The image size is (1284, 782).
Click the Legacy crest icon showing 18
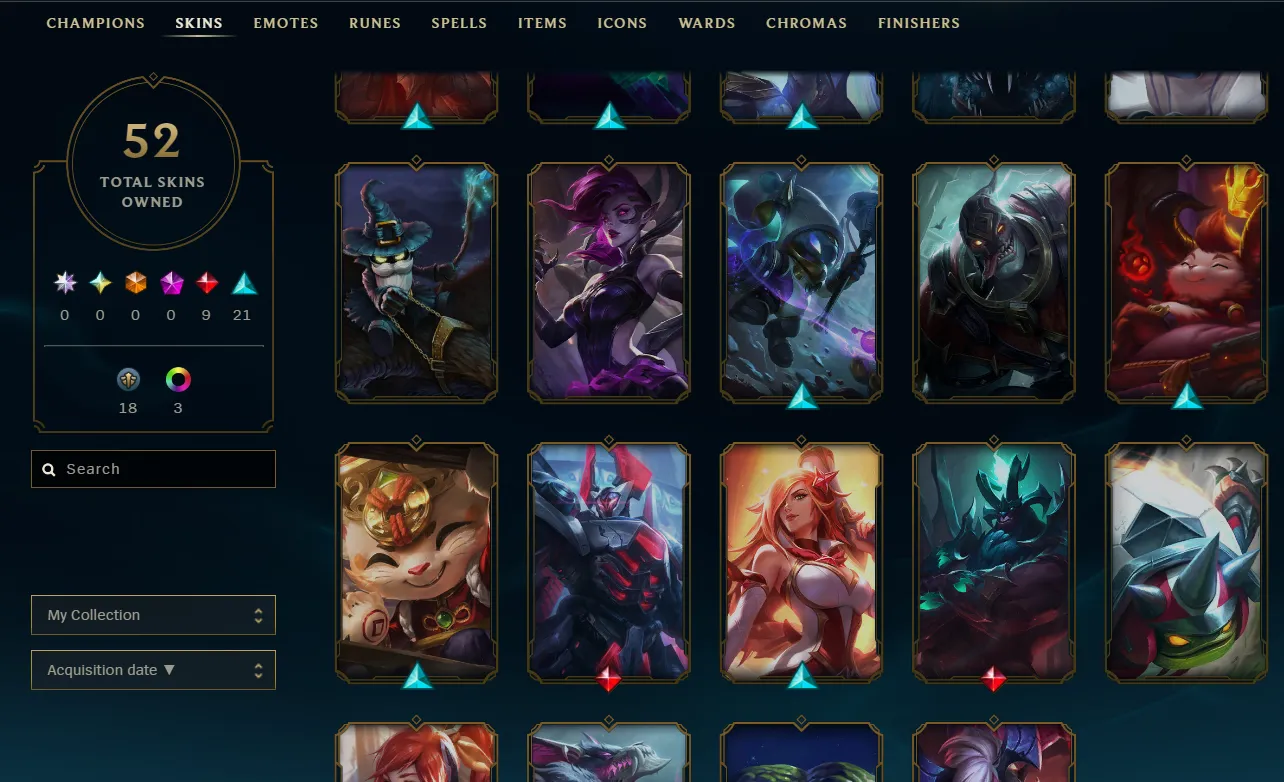coord(127,379)
